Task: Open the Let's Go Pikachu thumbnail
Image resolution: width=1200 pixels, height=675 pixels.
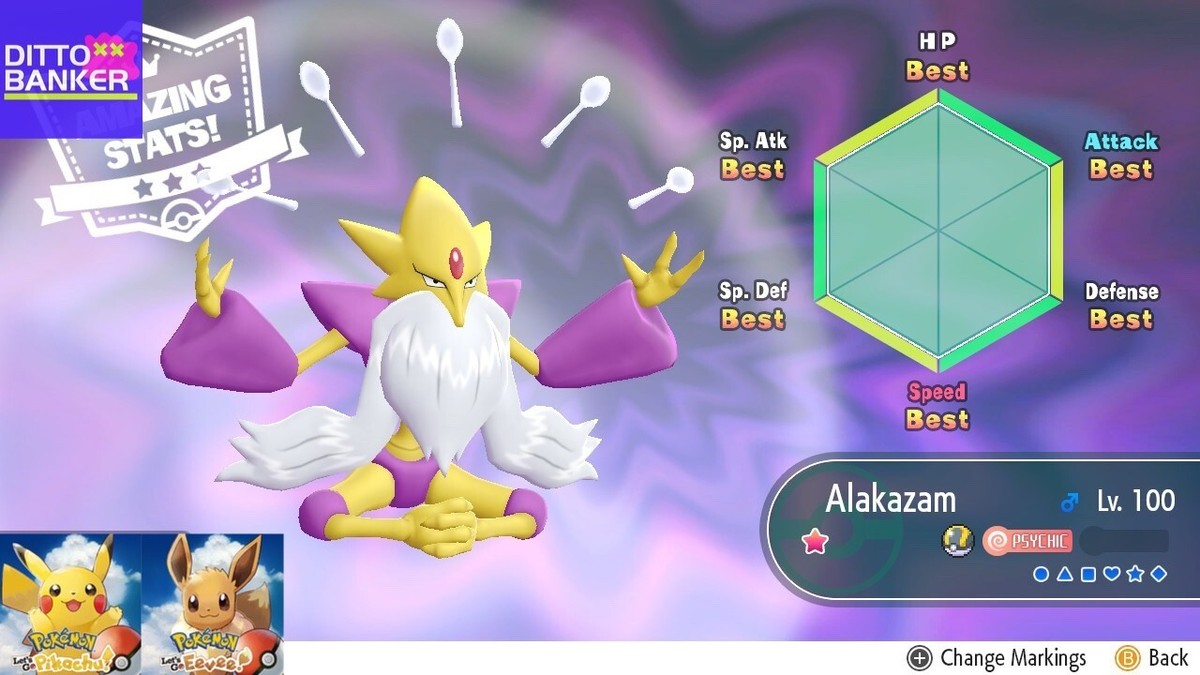Action: [x=71, y=603]
